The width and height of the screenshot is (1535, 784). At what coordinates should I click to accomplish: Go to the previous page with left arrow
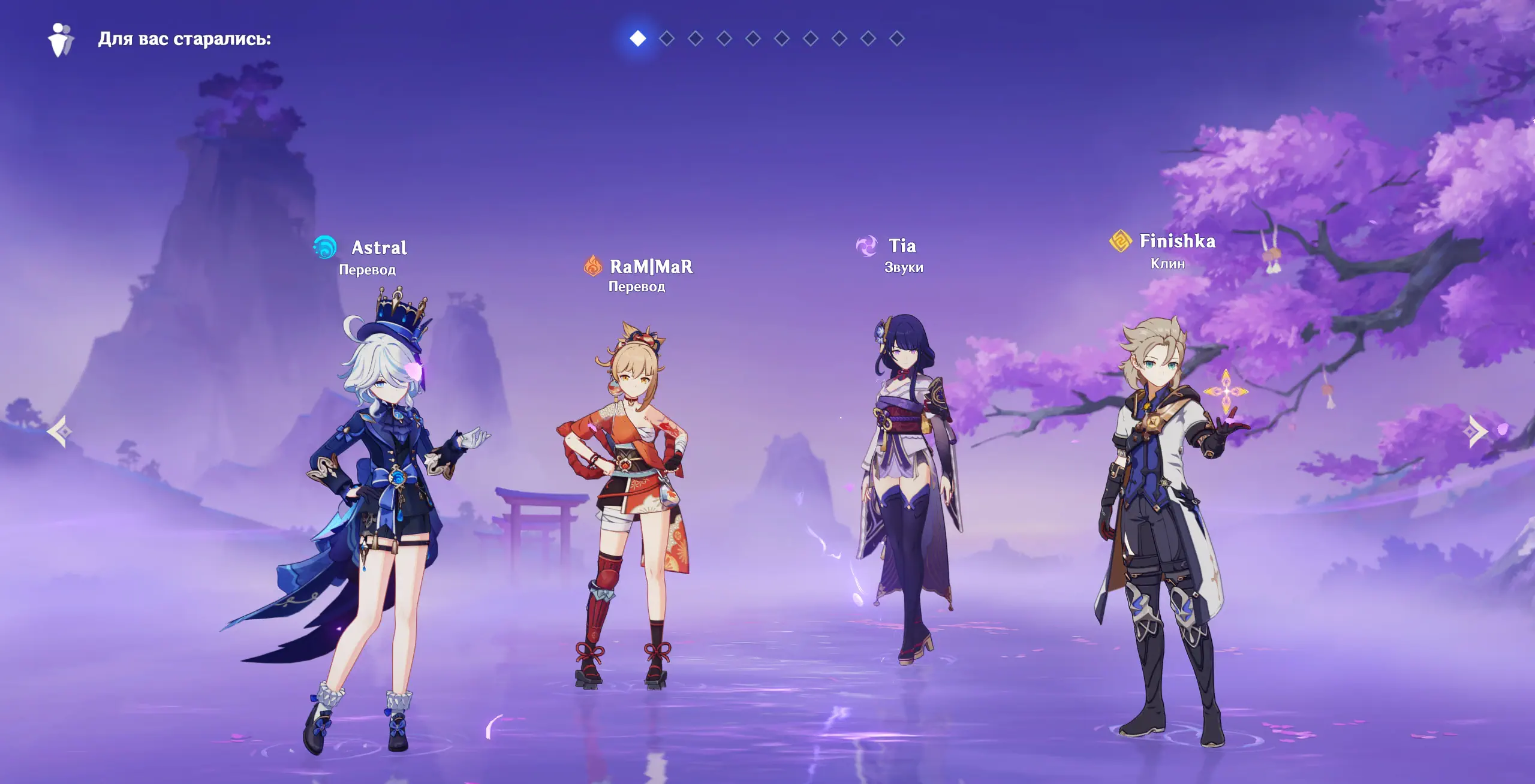pyautogui.click(x=60, y=431)
